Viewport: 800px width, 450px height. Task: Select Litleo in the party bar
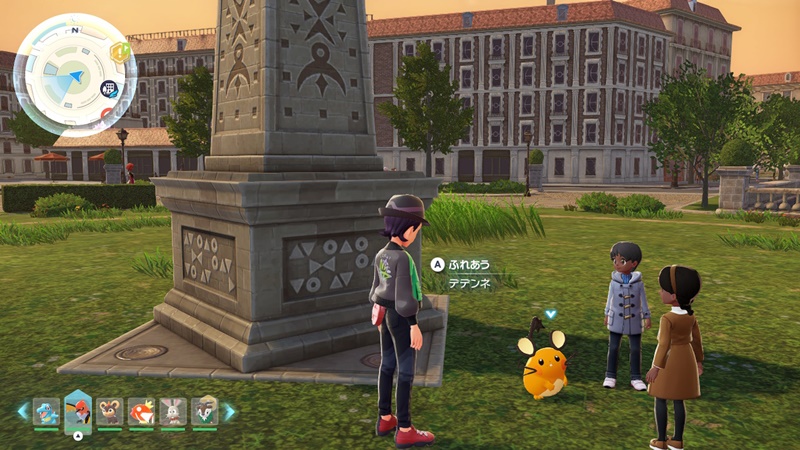coord(110,411)
